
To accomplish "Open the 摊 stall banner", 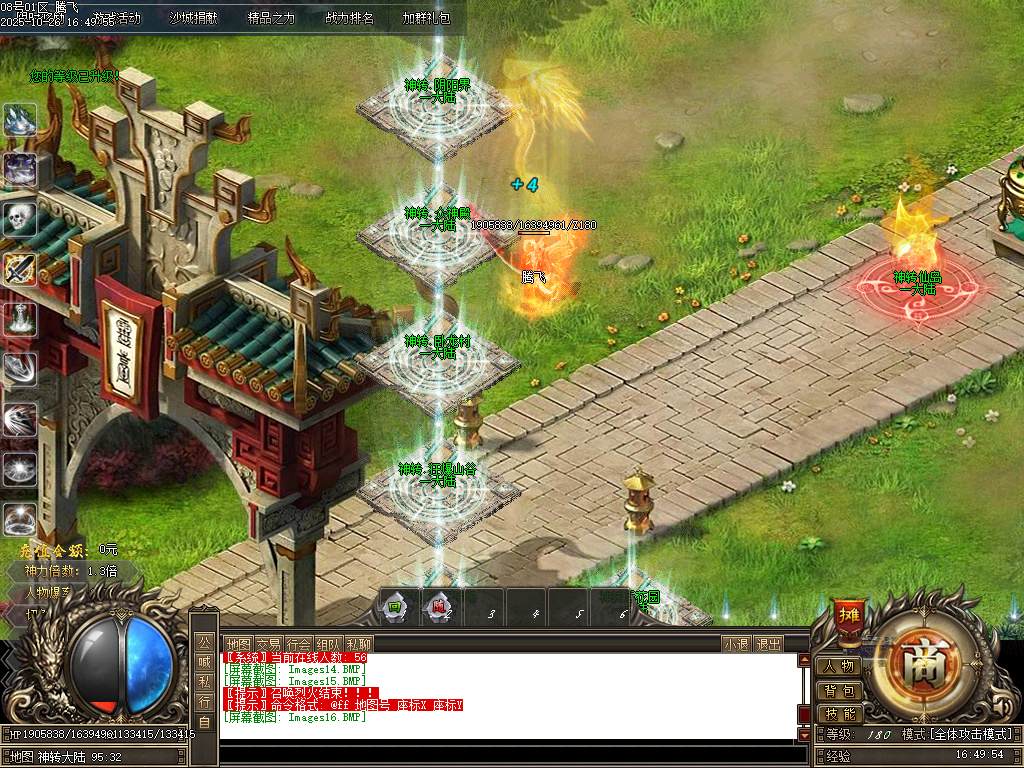I will [848, 615].
